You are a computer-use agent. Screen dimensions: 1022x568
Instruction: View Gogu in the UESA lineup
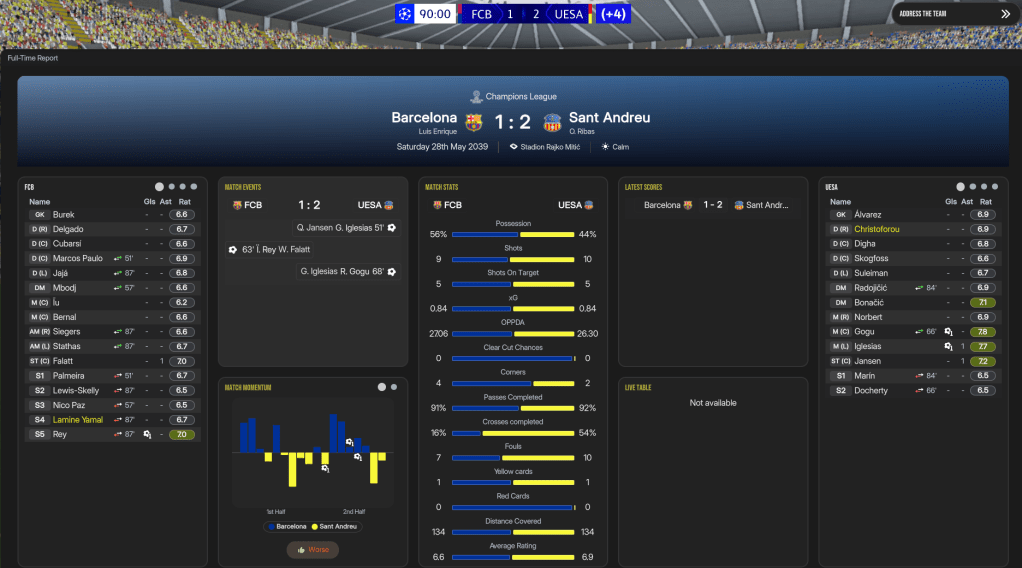click(x=865, y=332)
